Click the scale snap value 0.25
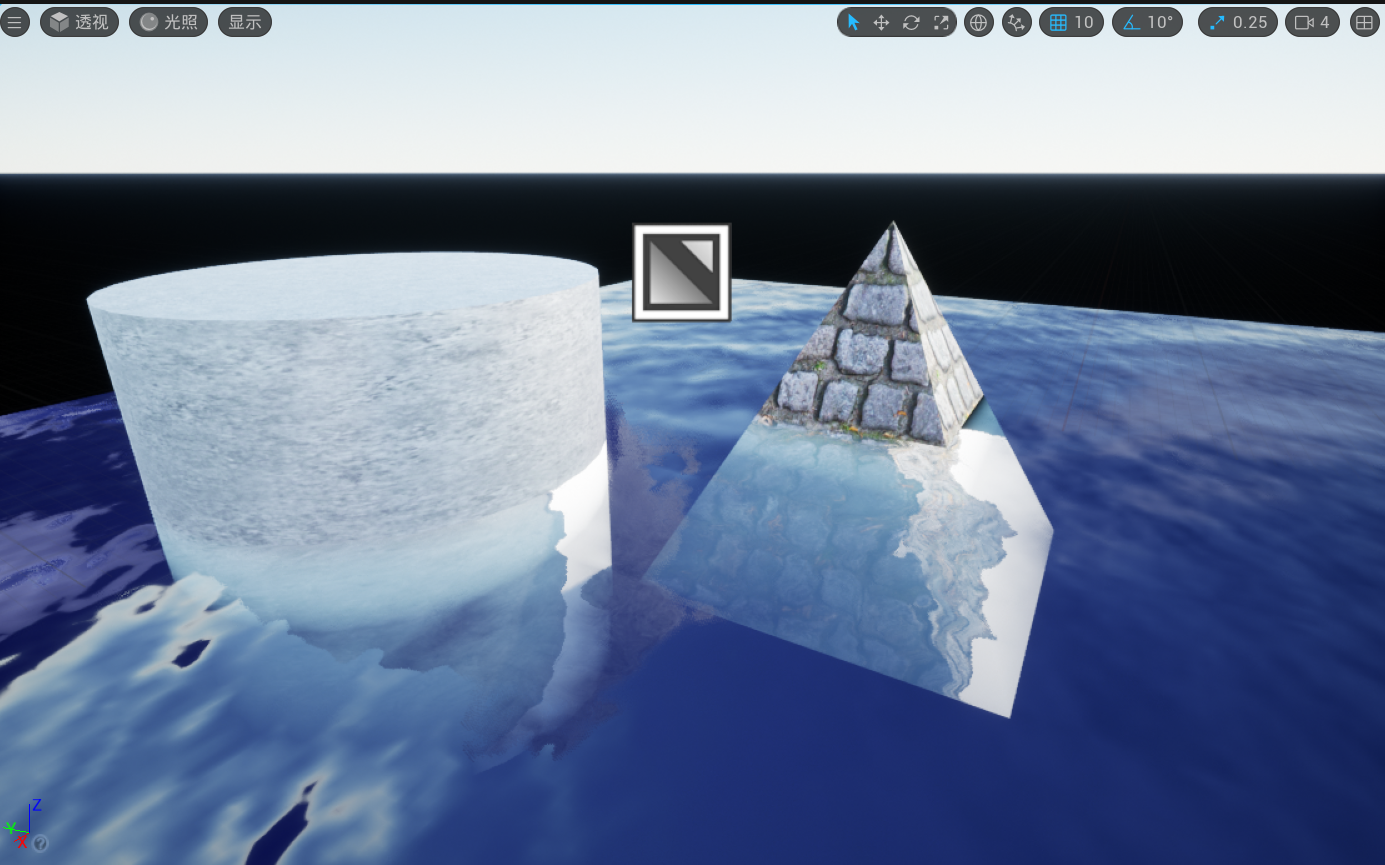The width and height of the screenshot is (1385, 865). pos(1251,22)
